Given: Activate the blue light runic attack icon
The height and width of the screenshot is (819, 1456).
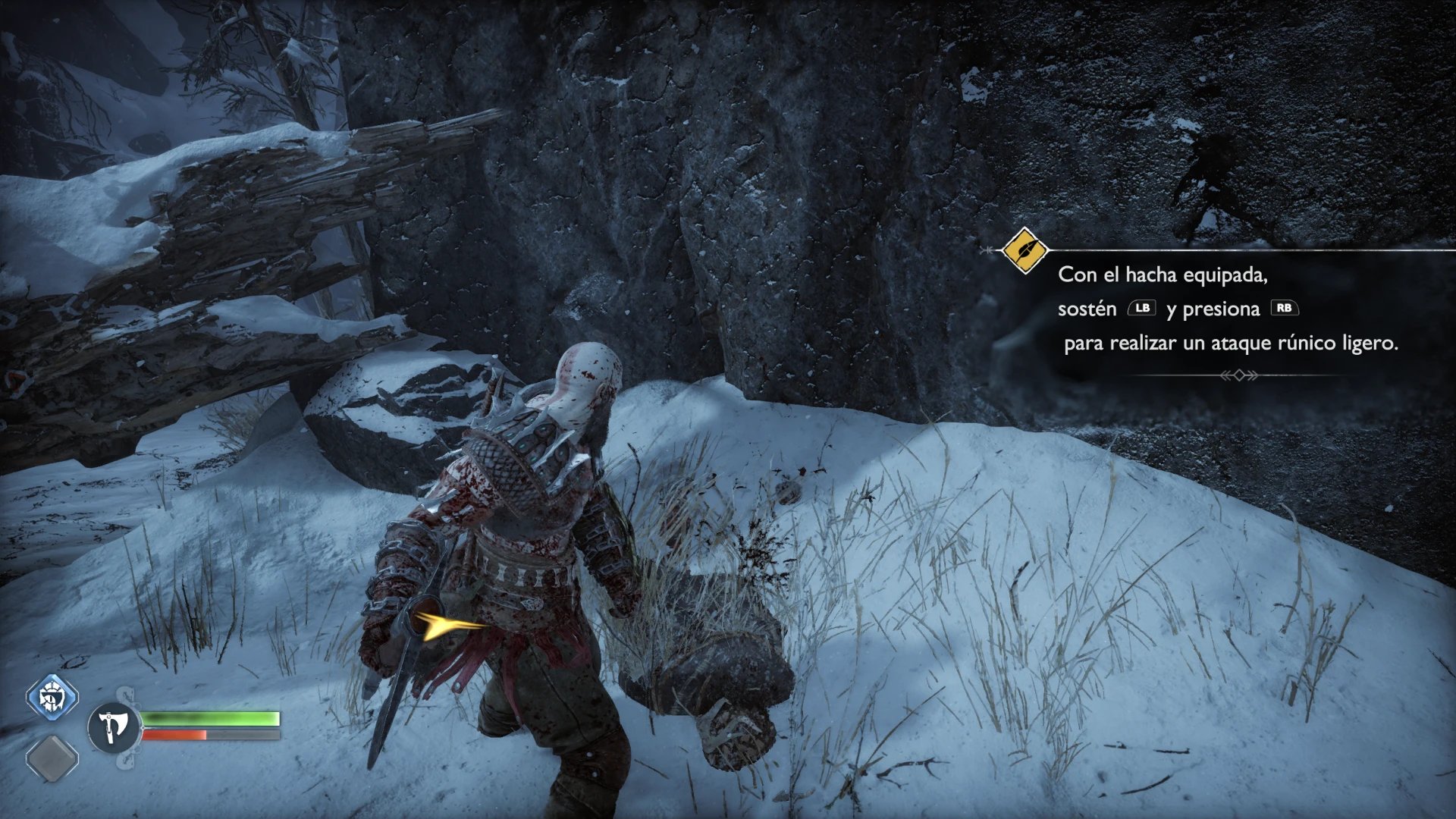Looking at the screenshot, I should pyautogui.click(x=52, y=696).
